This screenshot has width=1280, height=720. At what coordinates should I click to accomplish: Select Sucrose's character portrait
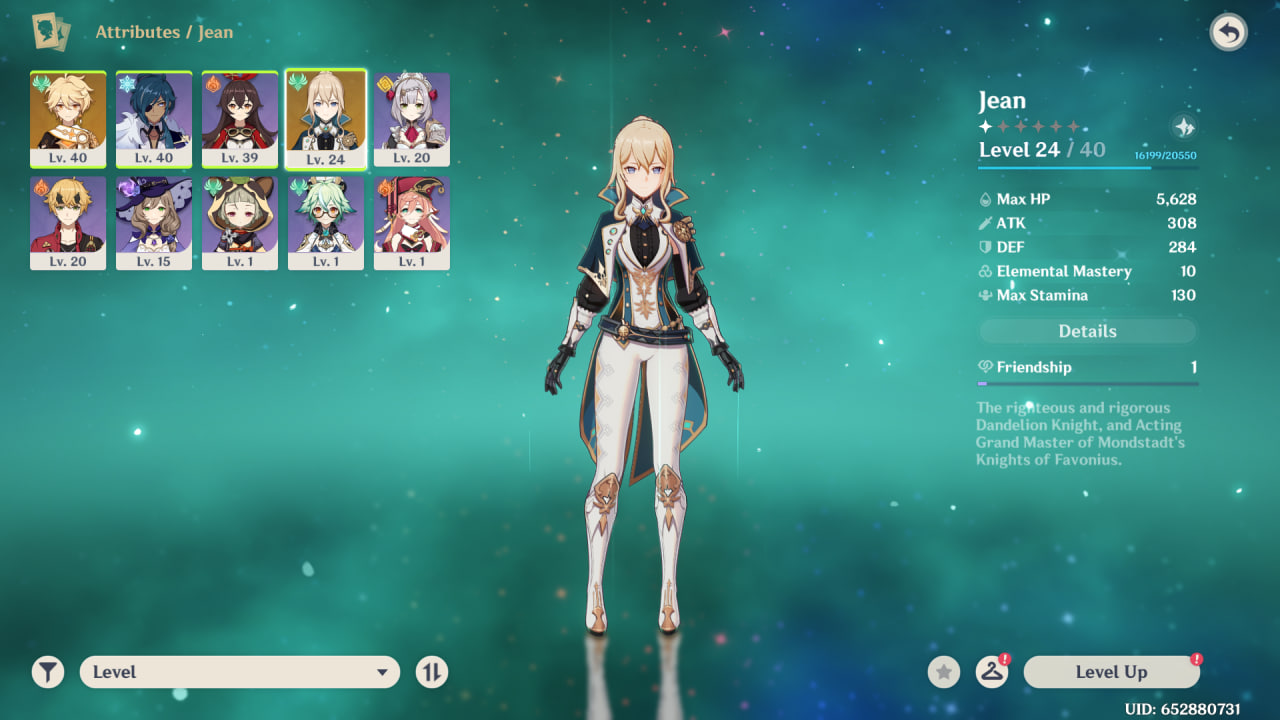pos(326,222)
